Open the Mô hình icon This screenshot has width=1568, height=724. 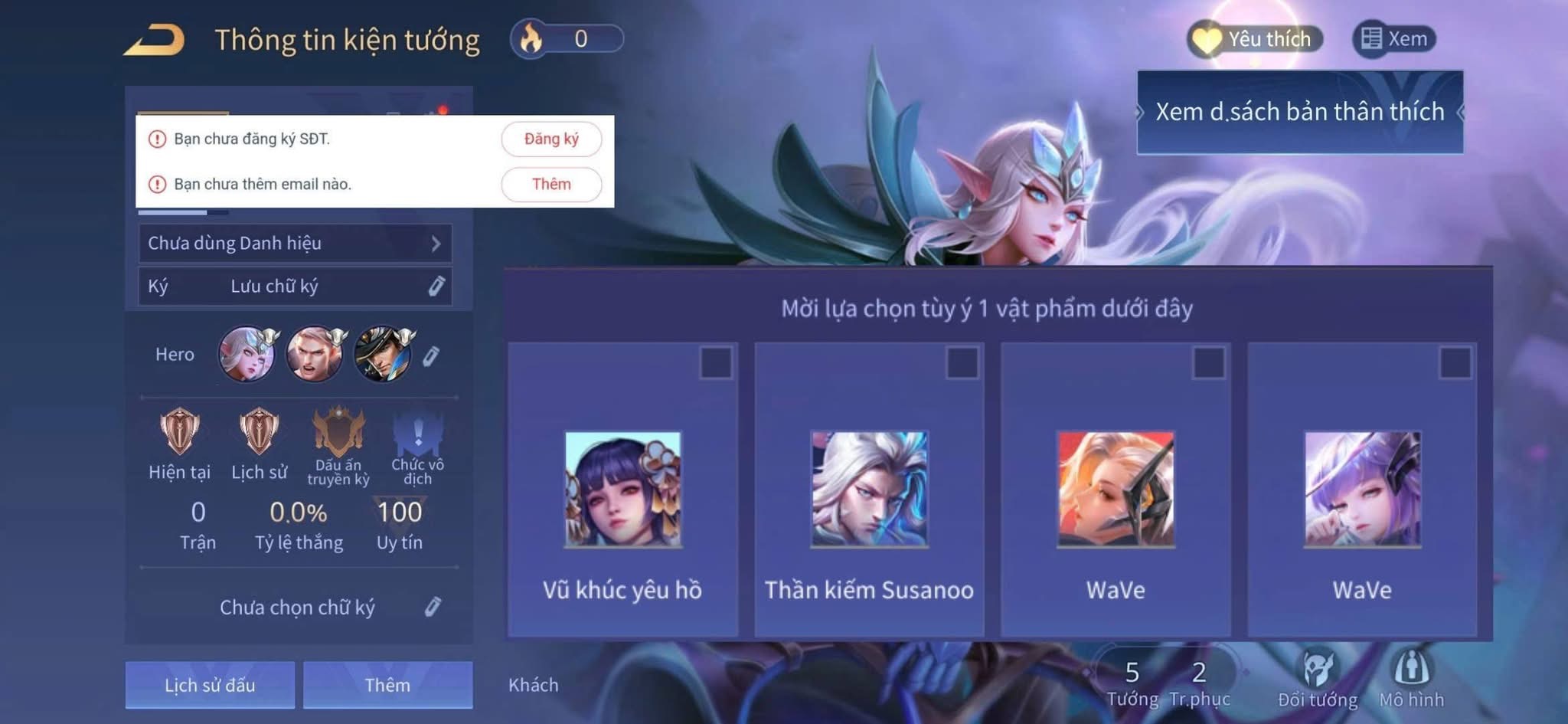pyautogui.click(x=1411, y=670)
